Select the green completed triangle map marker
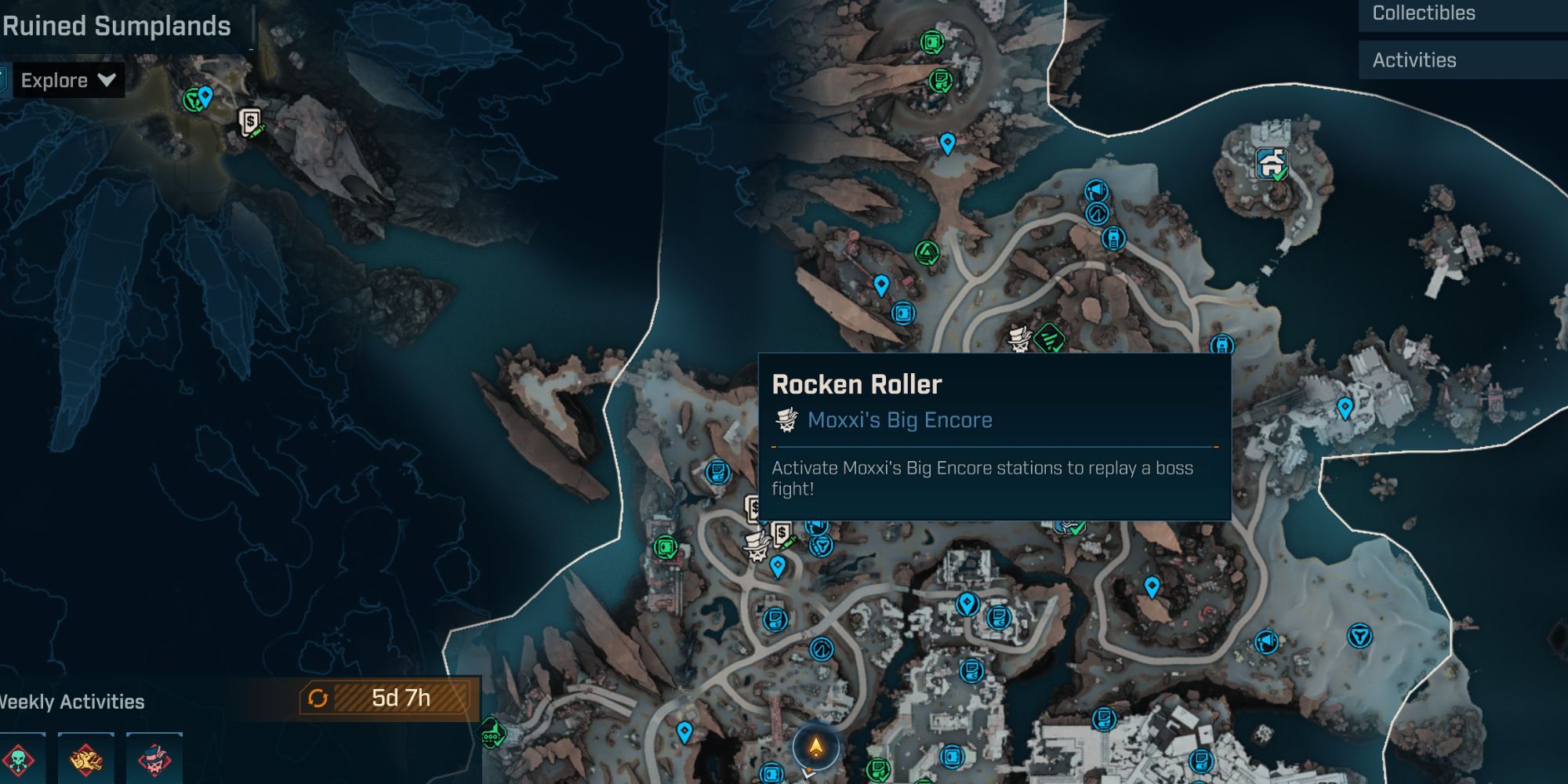This screenshot has height=784, width=1568. point(927,252)
